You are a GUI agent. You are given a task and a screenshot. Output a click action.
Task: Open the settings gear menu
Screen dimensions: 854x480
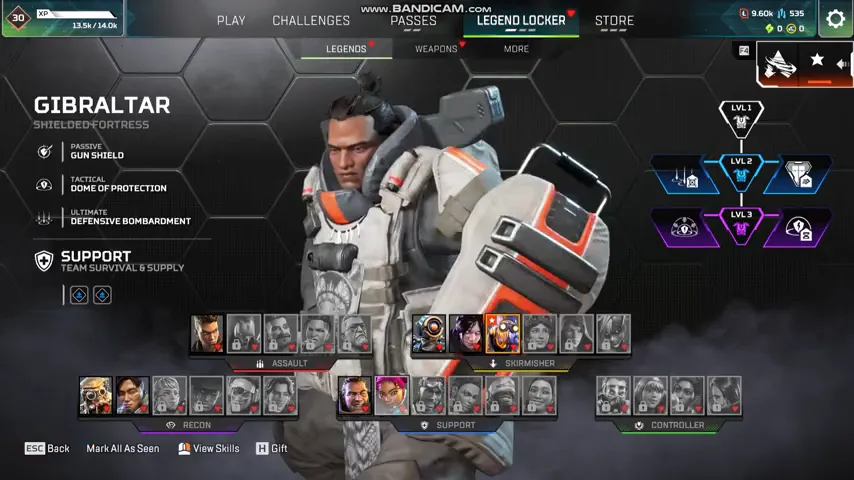click(835, 19)
